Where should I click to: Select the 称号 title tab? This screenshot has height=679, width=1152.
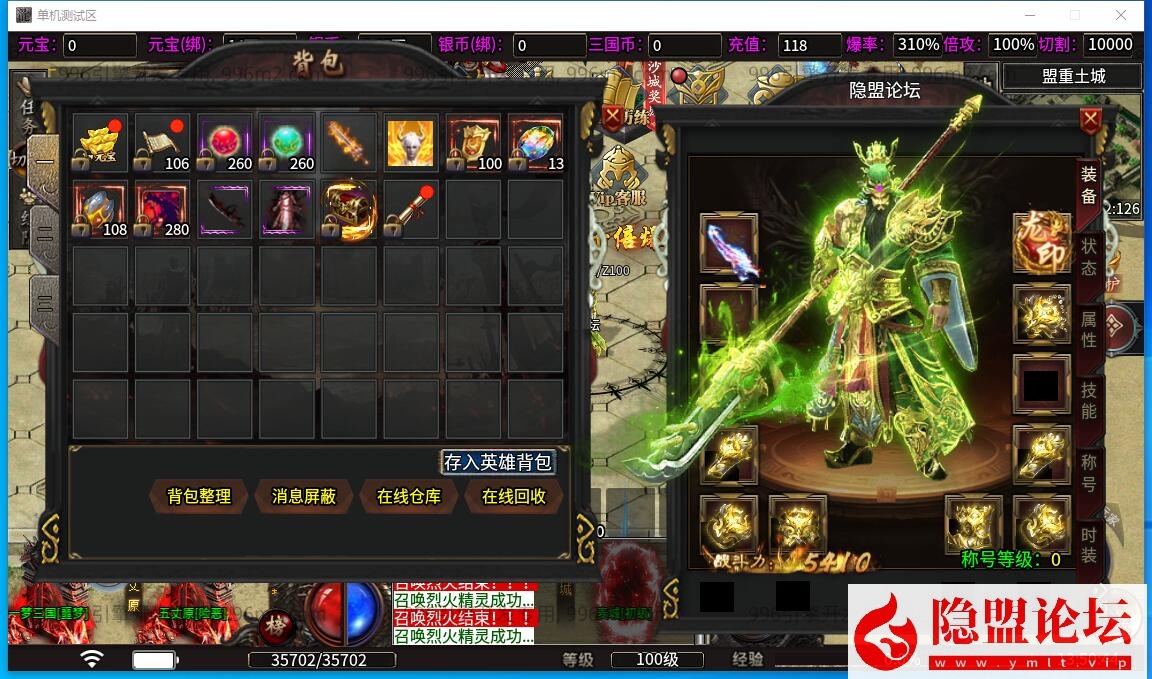tap(1089, 472)
